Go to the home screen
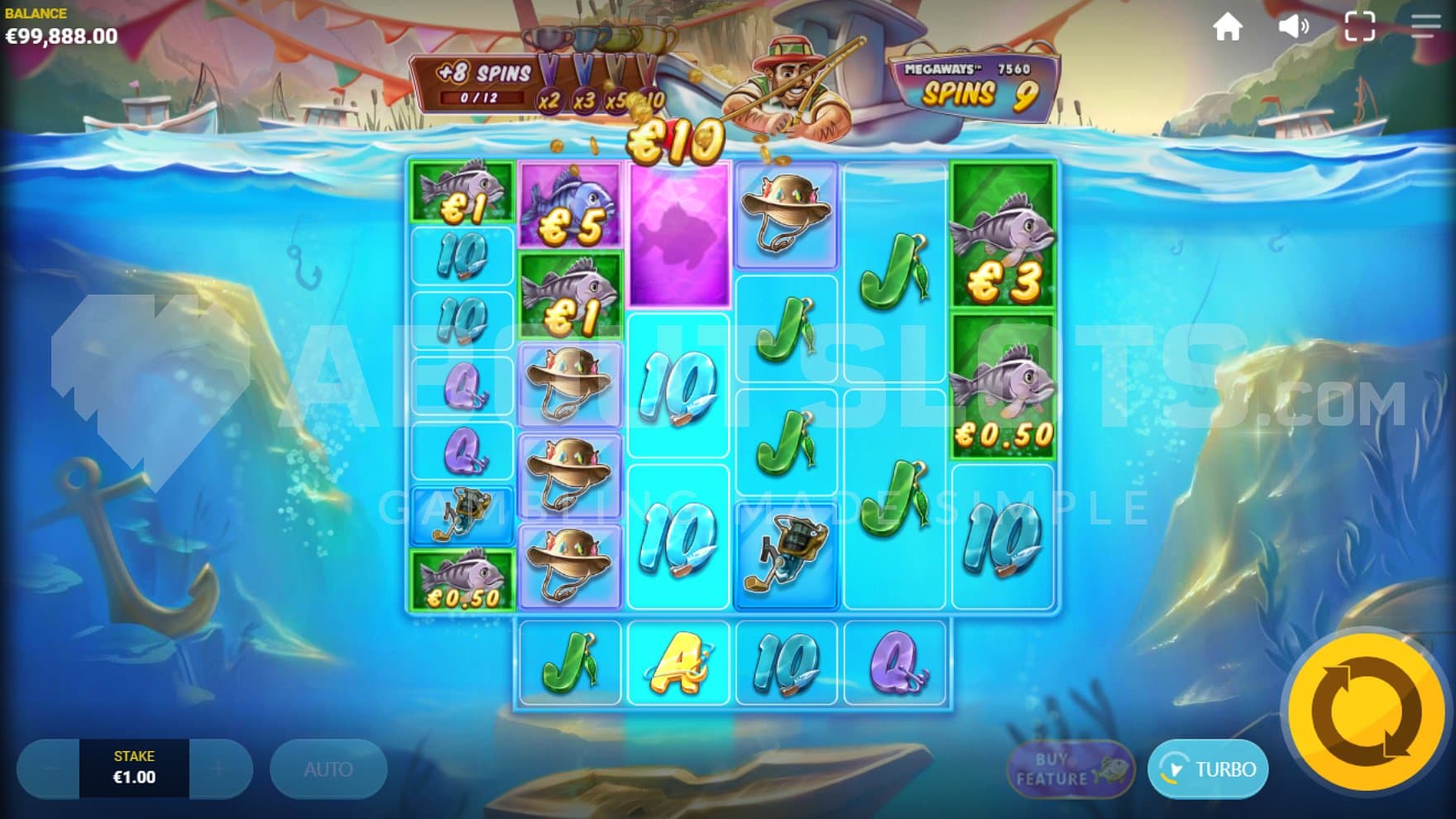 1228,27
